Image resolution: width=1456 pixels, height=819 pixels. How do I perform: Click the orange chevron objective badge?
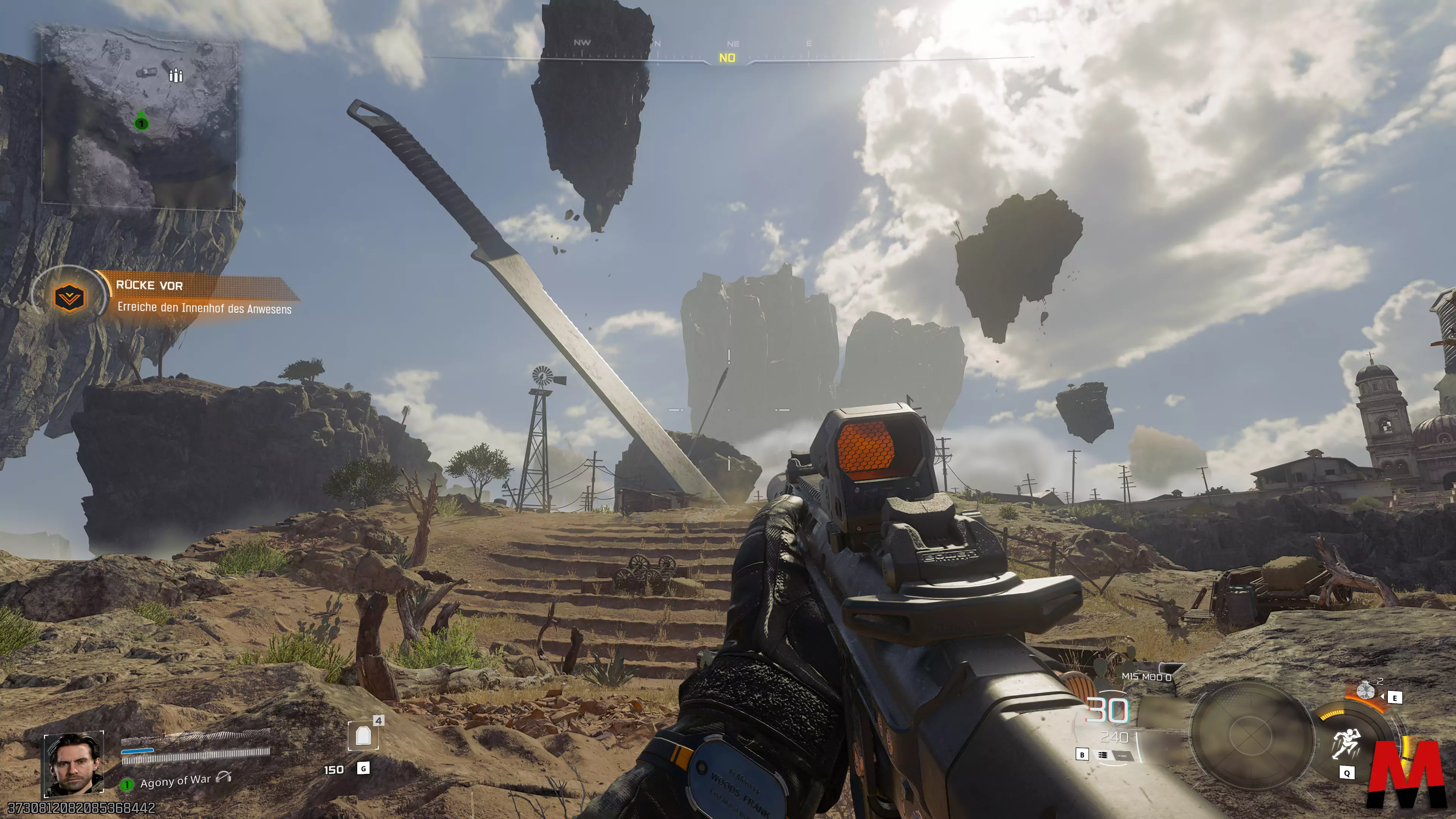coord(69,297)
